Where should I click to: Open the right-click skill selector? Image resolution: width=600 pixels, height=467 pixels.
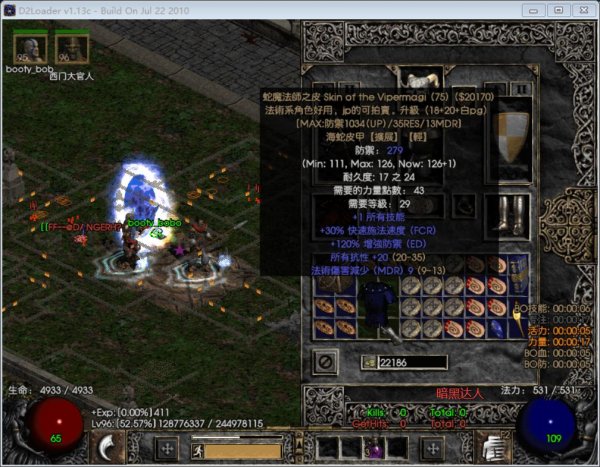pyautogui.click(x=491, y=449)
